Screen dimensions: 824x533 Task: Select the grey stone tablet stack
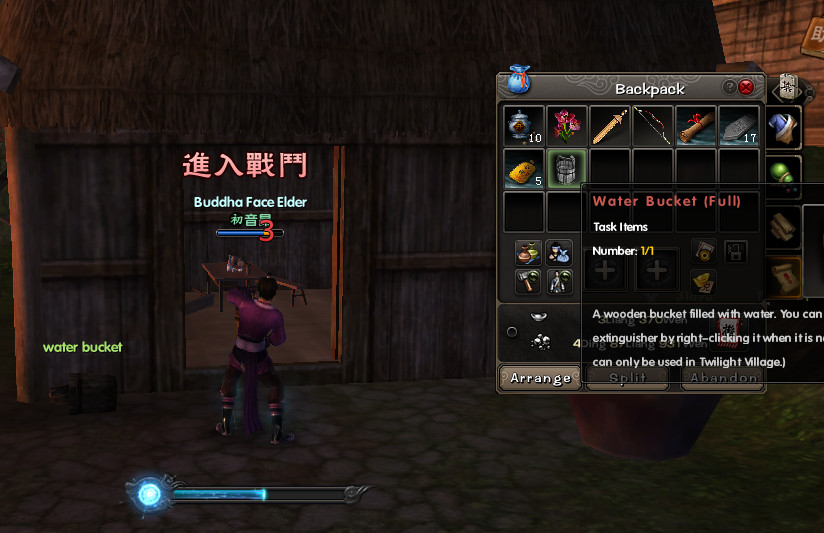[x=739, y=127]
